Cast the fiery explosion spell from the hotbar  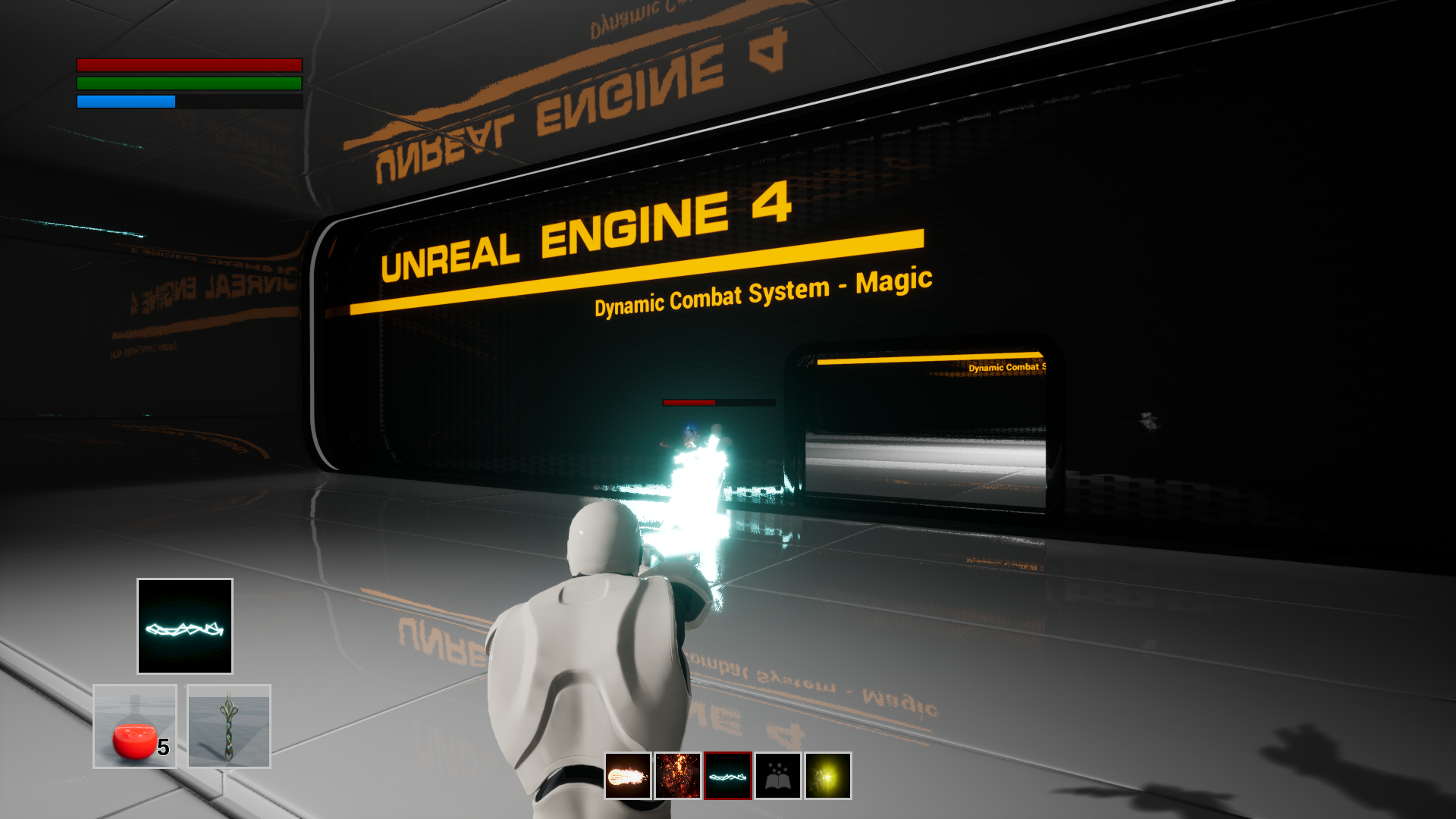[676, 775]
